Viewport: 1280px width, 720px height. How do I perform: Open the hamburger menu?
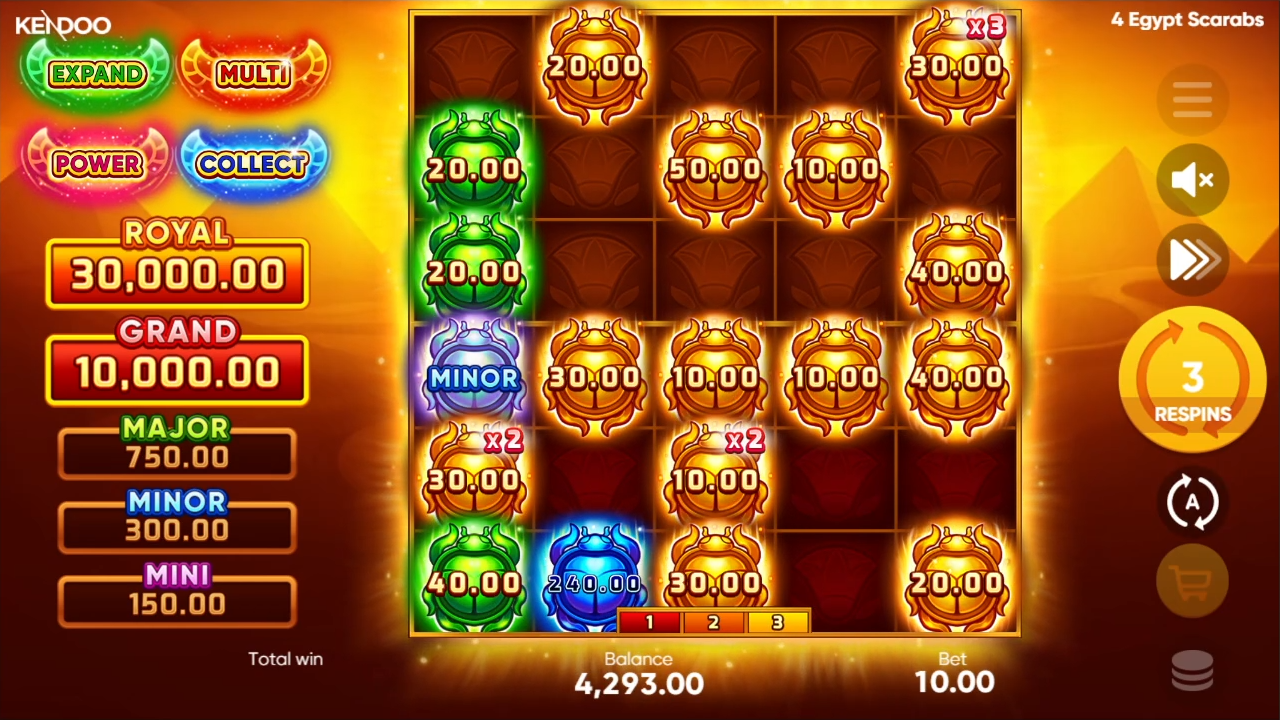pos(1191,99)
